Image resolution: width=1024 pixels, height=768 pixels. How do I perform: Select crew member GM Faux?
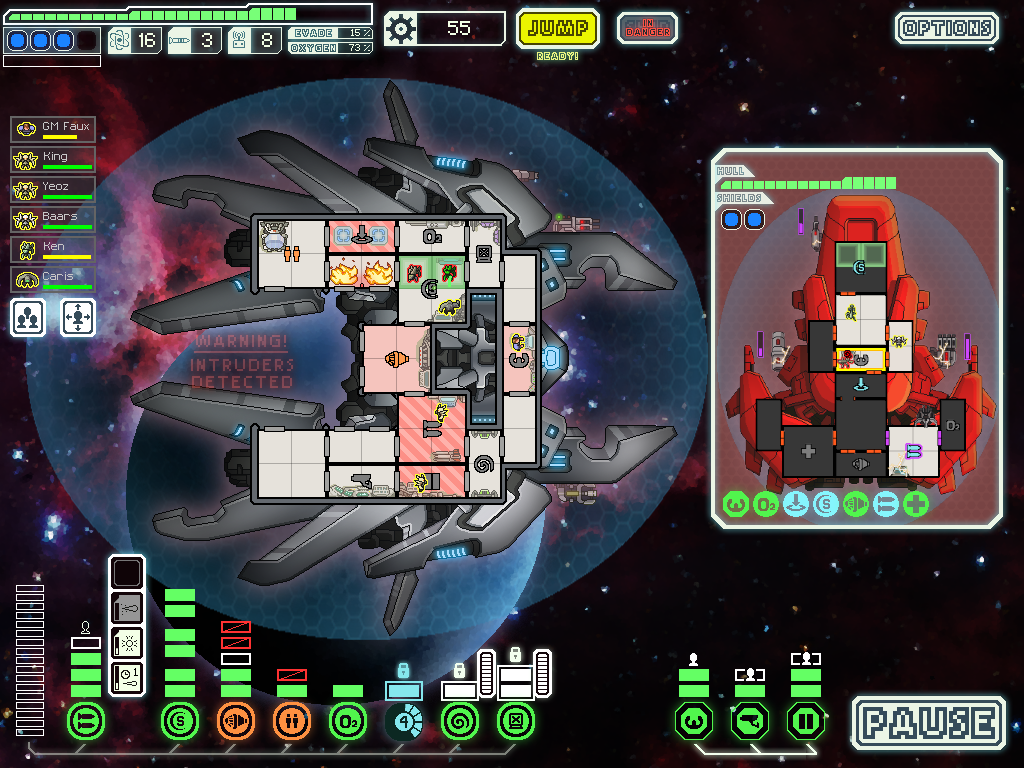[54, 129]
